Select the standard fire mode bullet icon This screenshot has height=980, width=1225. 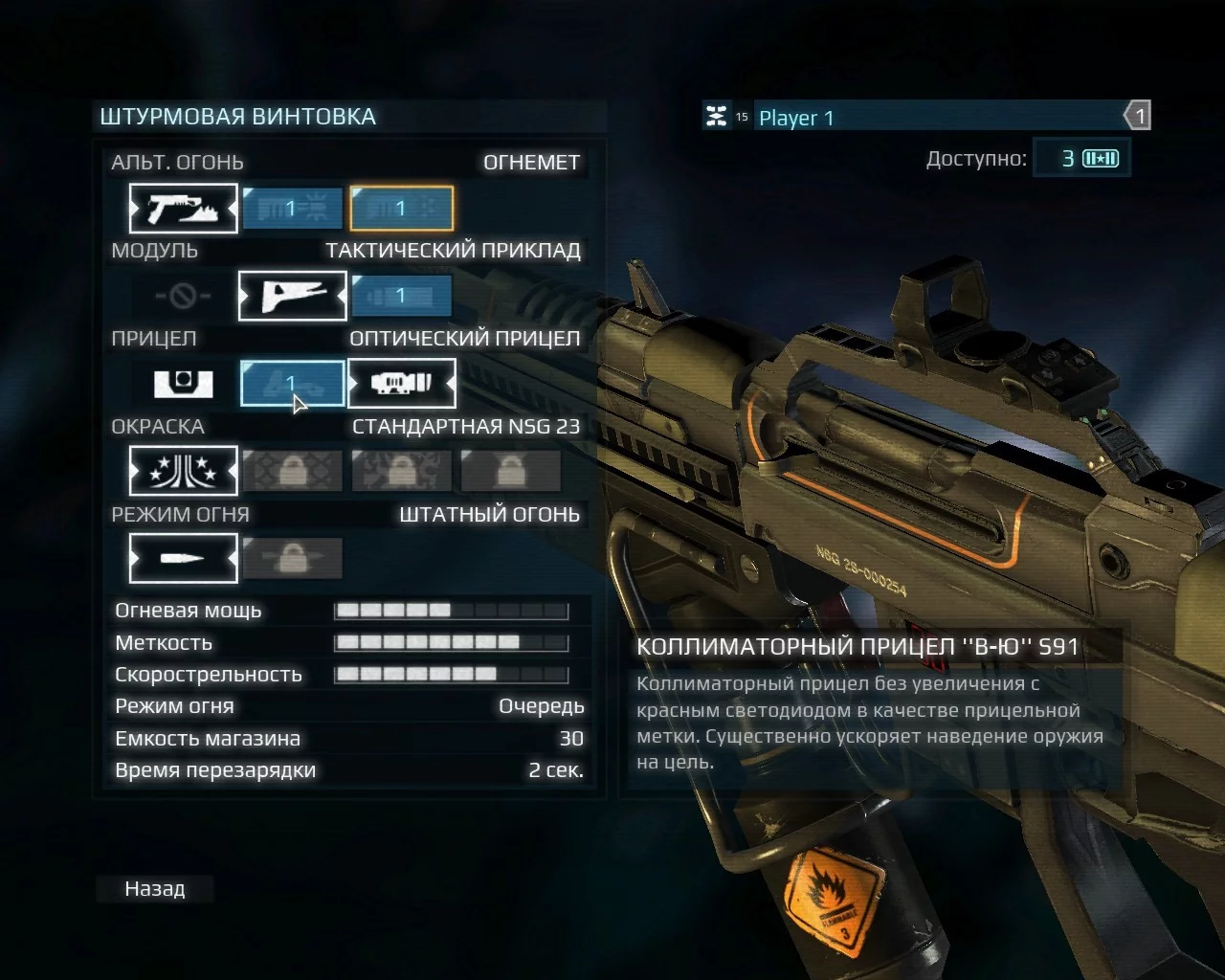tap(183, 559)
